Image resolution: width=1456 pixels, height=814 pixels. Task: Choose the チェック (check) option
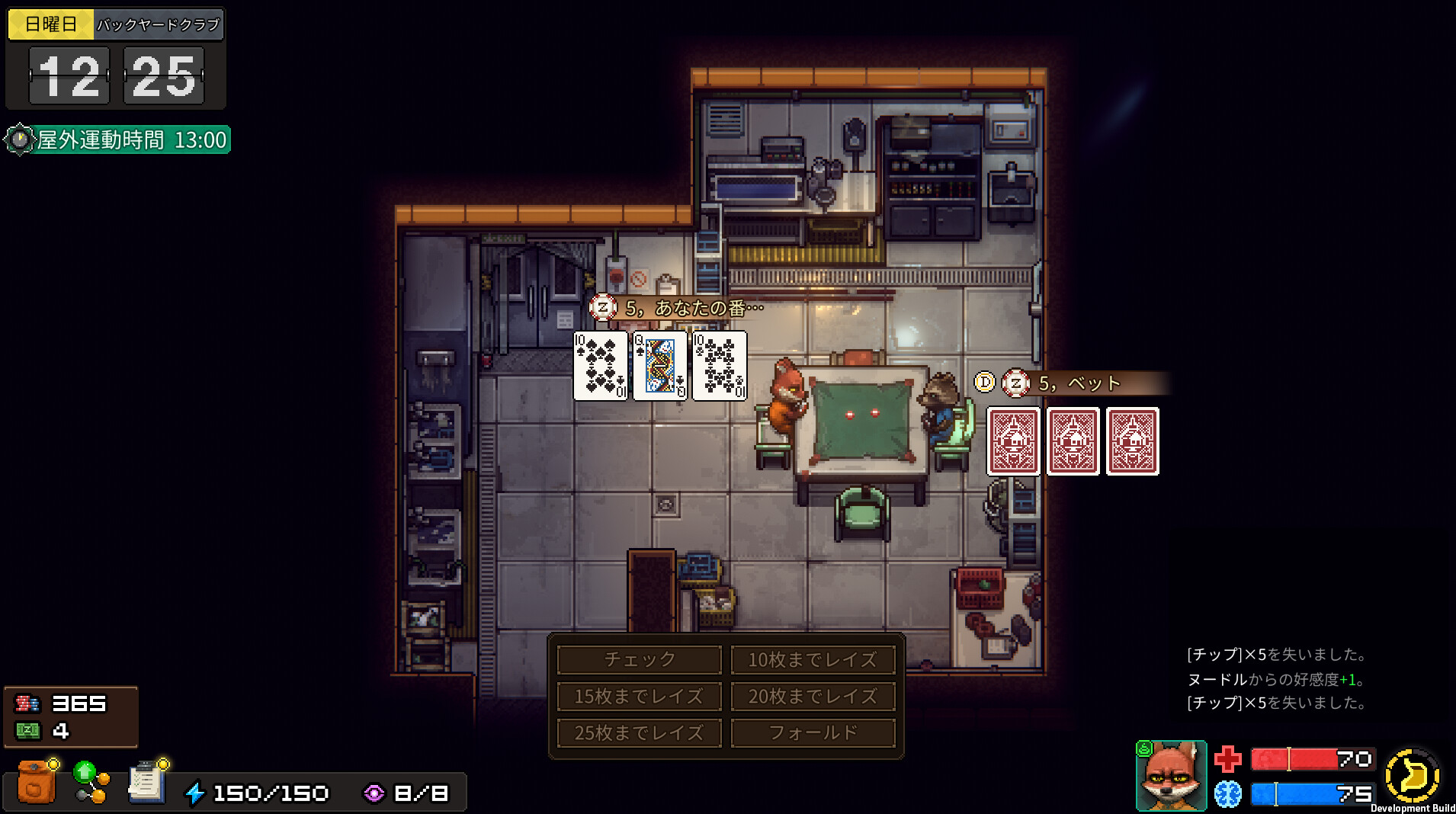point(639,659)
